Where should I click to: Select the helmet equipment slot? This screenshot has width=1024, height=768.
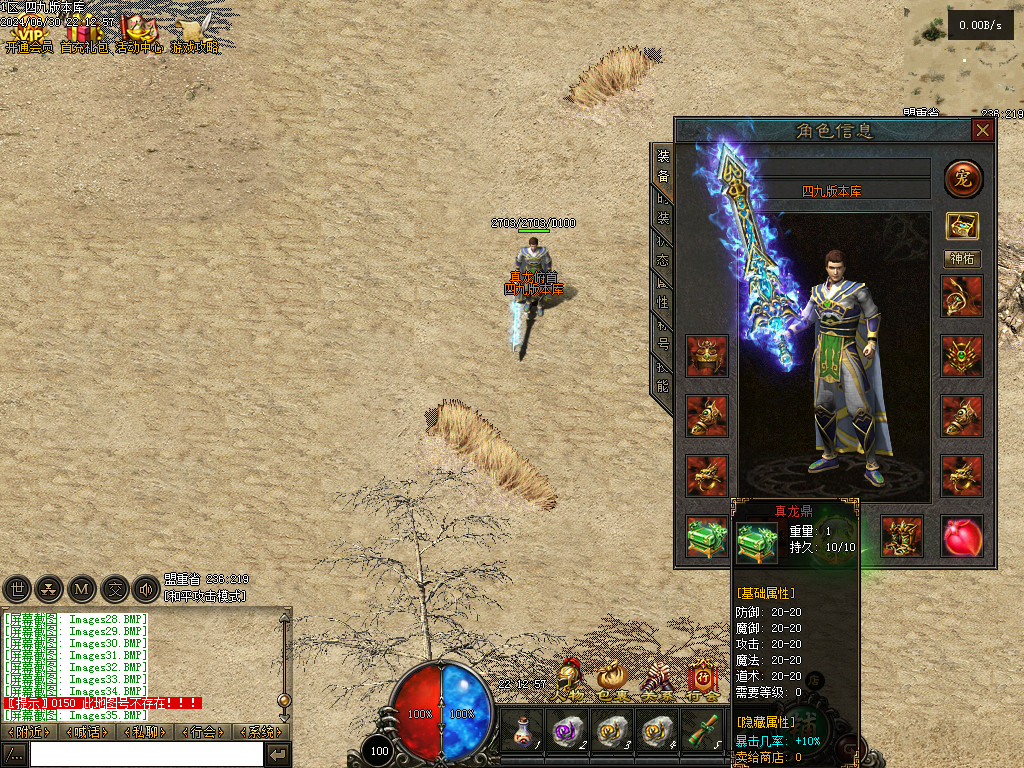706,356
